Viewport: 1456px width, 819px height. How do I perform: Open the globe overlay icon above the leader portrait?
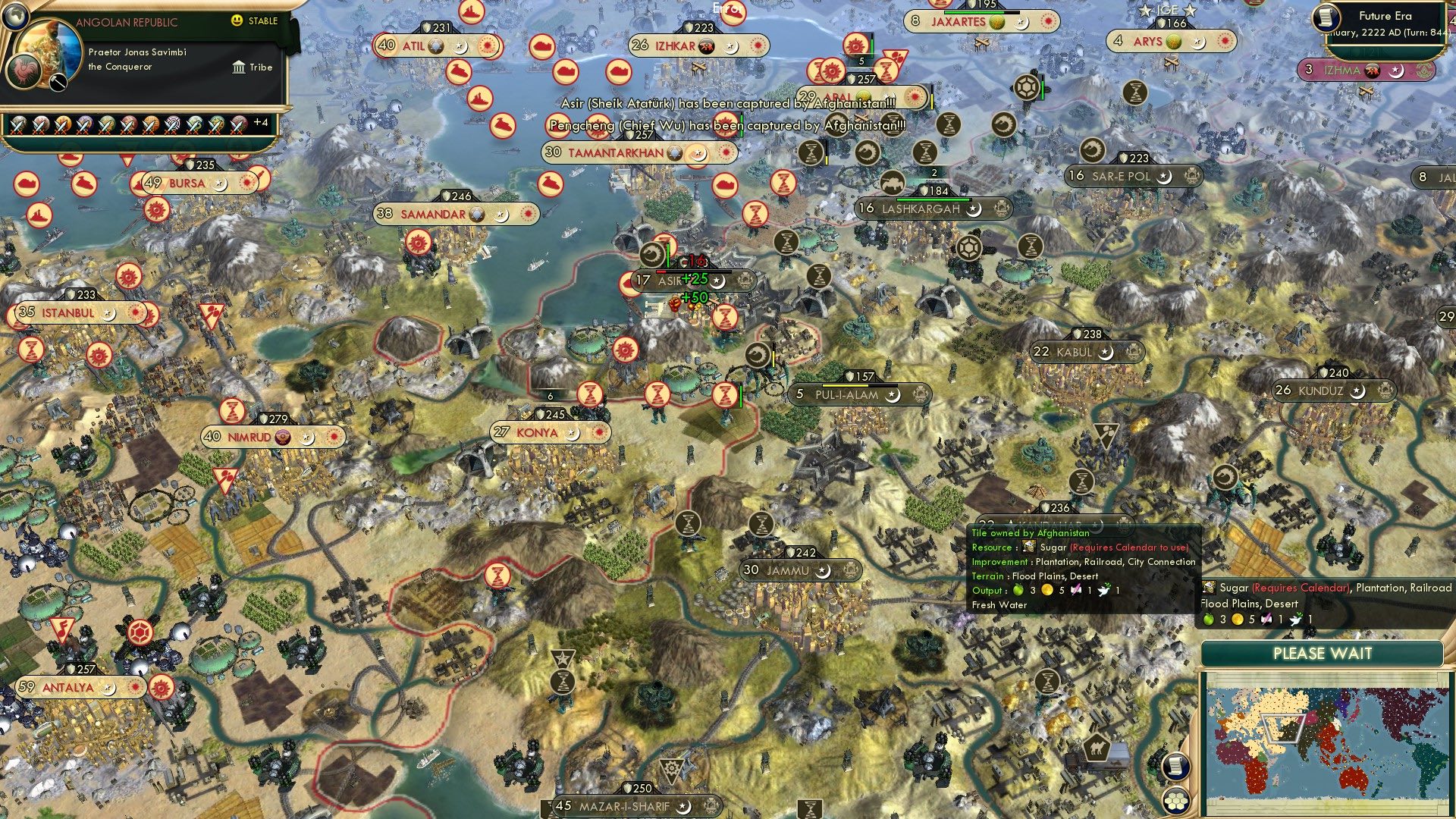pos(15,15)
